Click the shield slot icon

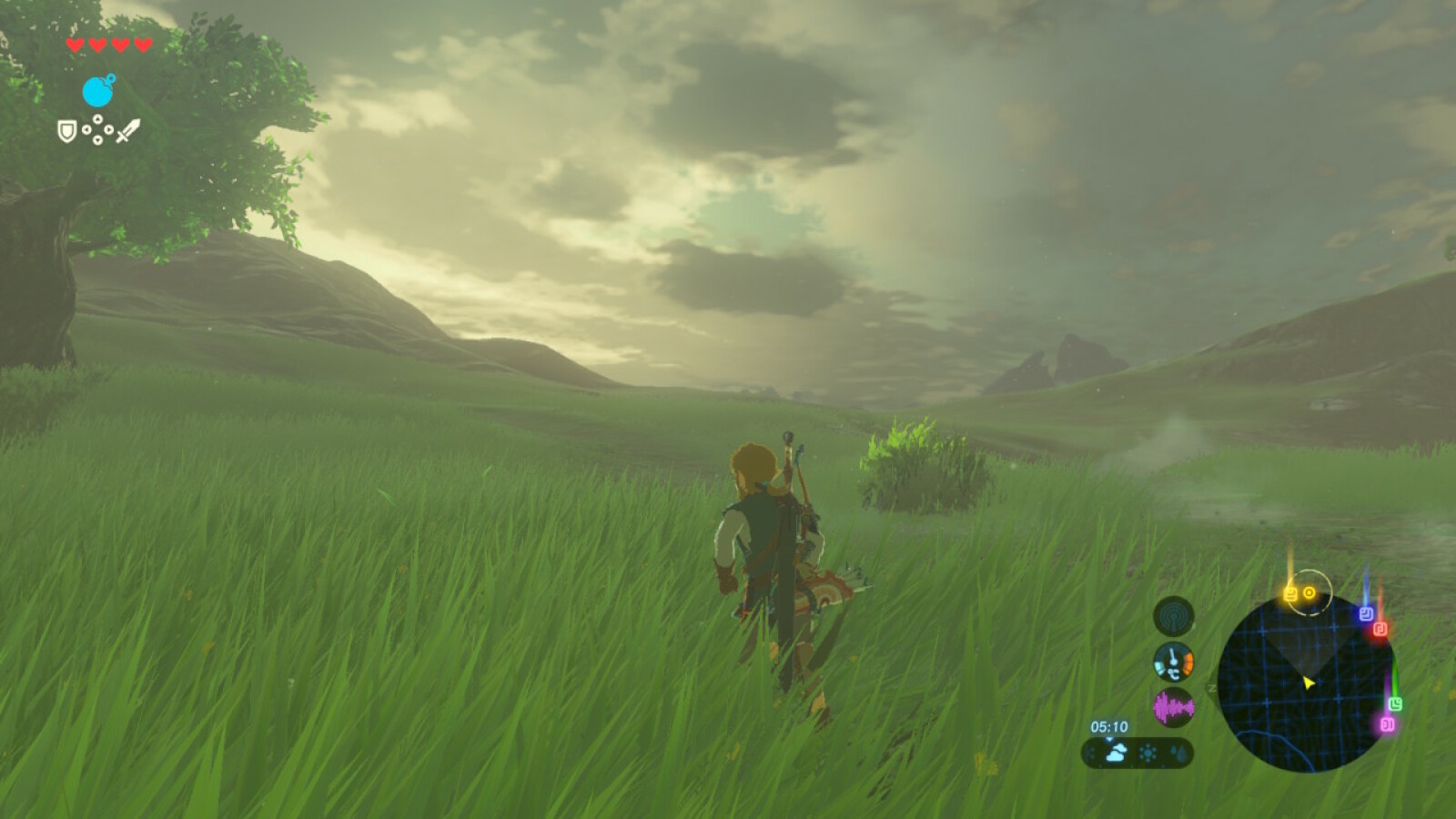pyautogui.click(x=67, y=131)
